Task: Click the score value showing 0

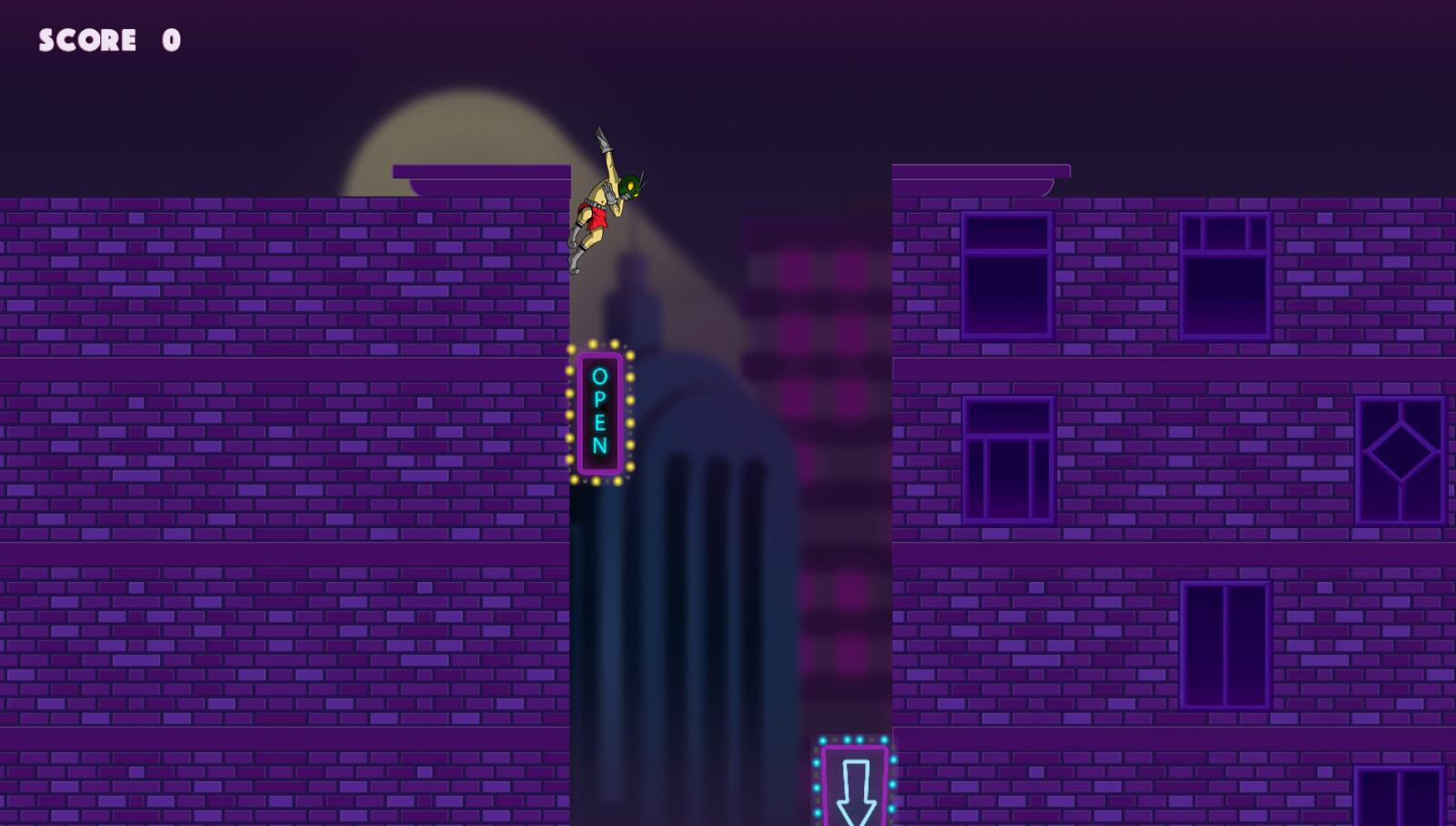Action: pyautogui.click(x=171, y=38)
